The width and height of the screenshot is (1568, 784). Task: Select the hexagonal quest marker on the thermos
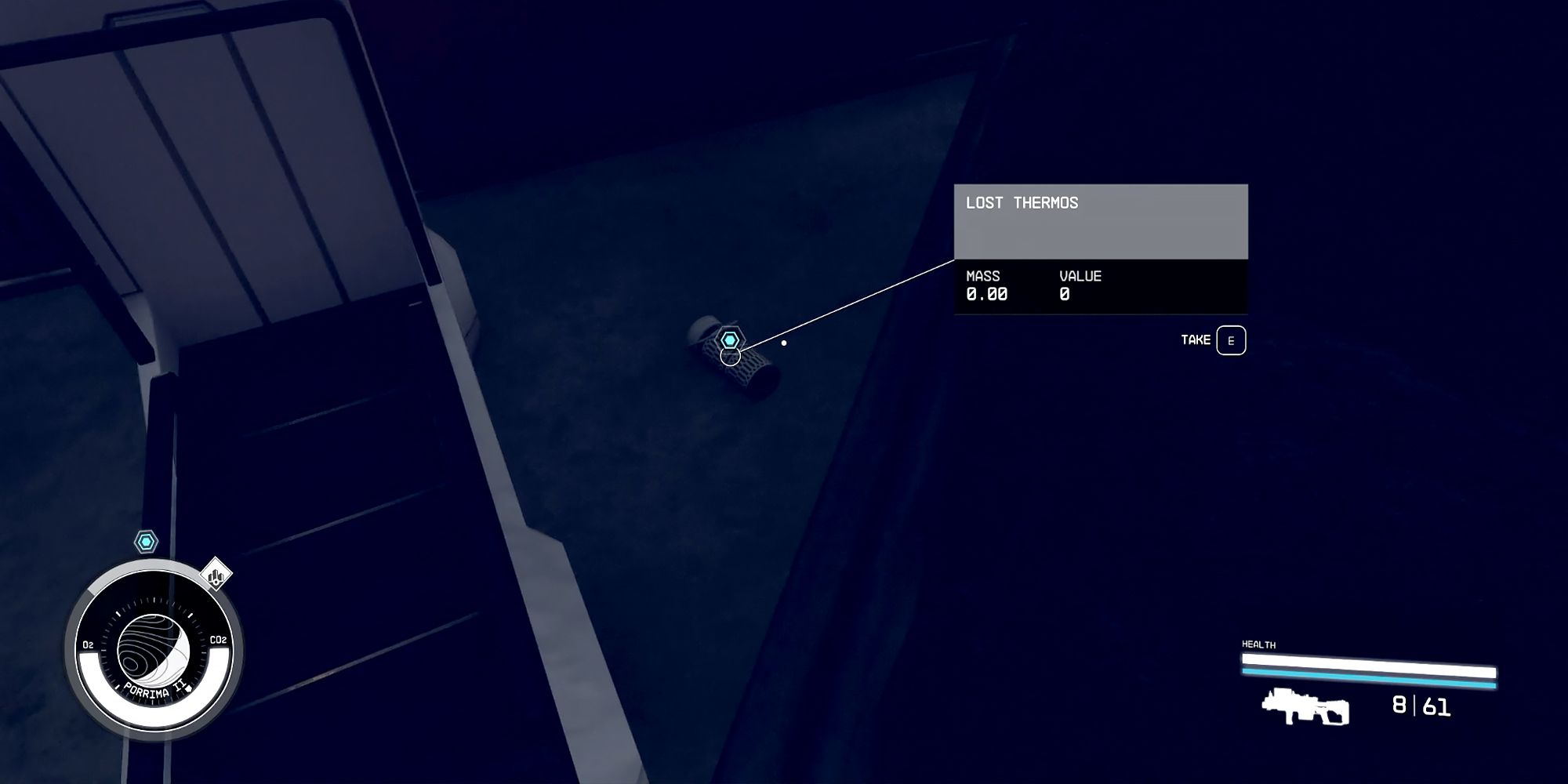tap(730, 340)
